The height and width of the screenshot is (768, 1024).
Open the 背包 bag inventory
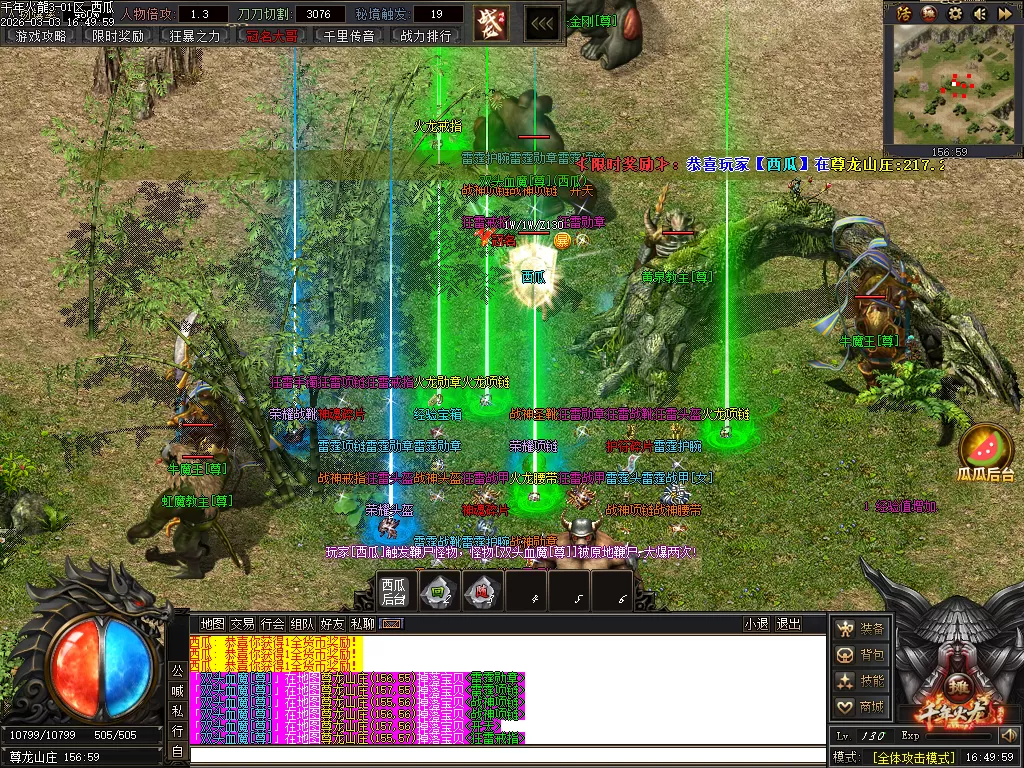[x=862, y=655]
